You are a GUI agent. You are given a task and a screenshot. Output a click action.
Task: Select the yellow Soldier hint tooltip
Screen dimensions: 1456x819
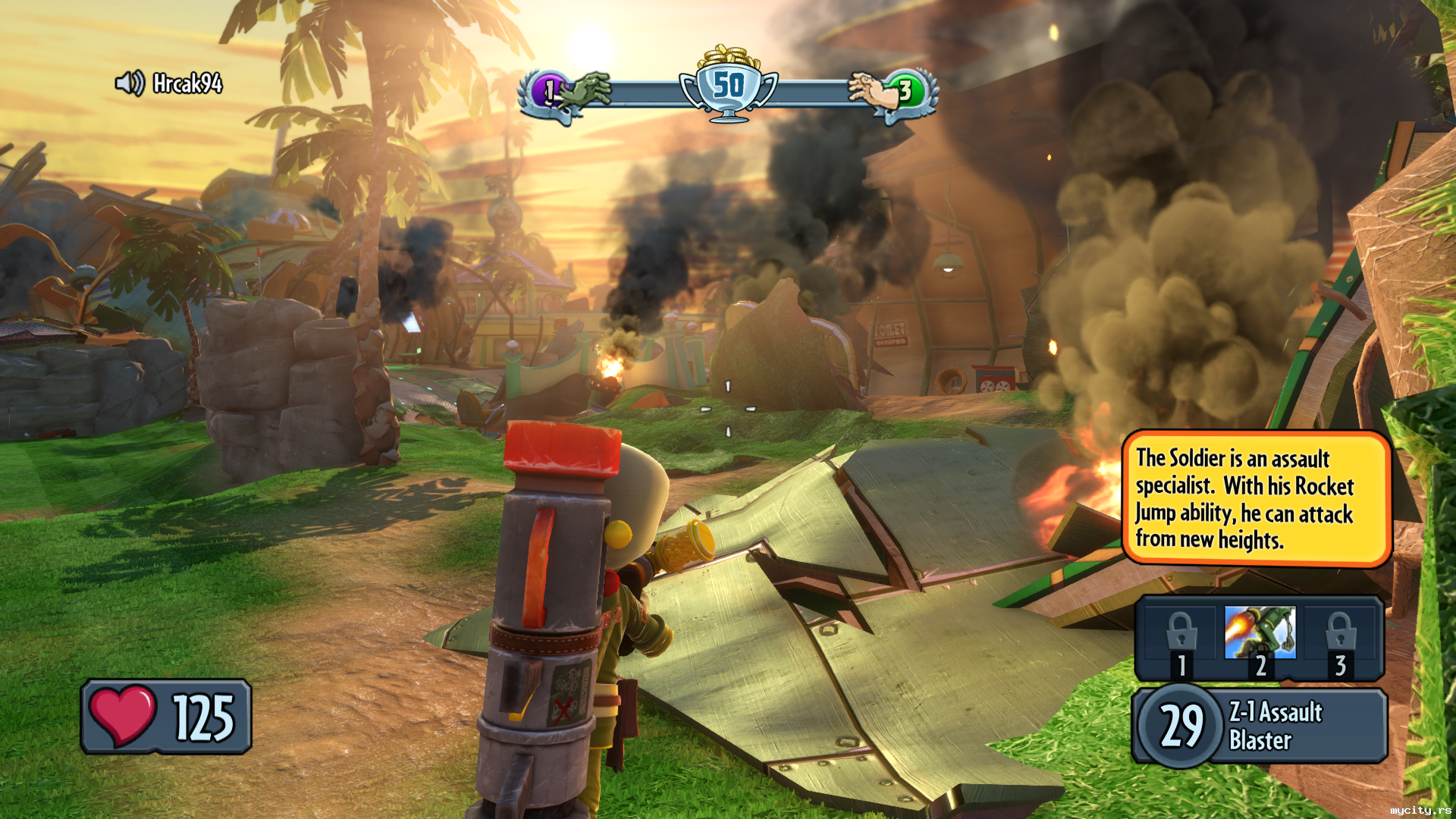point(1256,498)
